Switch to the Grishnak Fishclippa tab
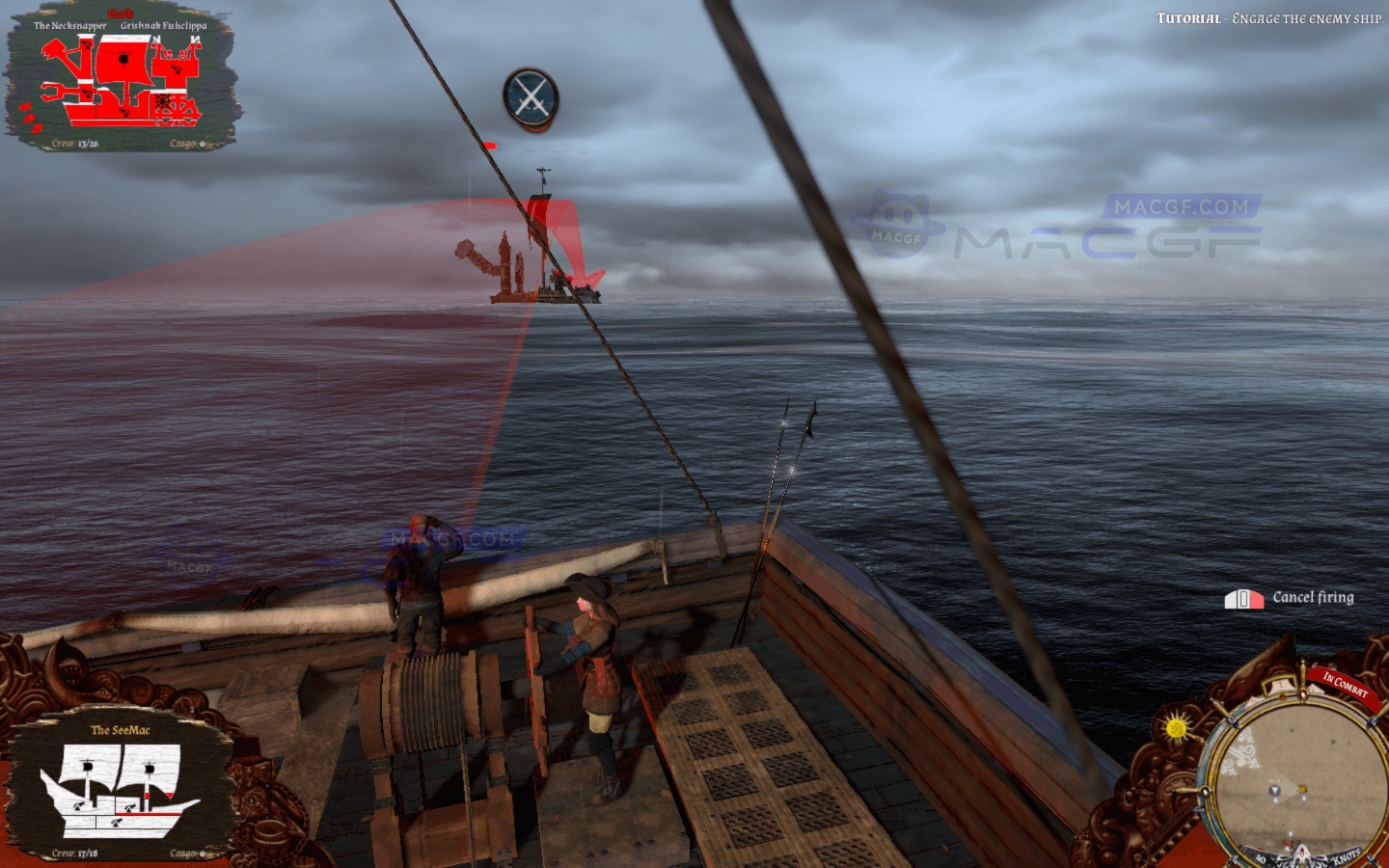 tap(164, 25)
